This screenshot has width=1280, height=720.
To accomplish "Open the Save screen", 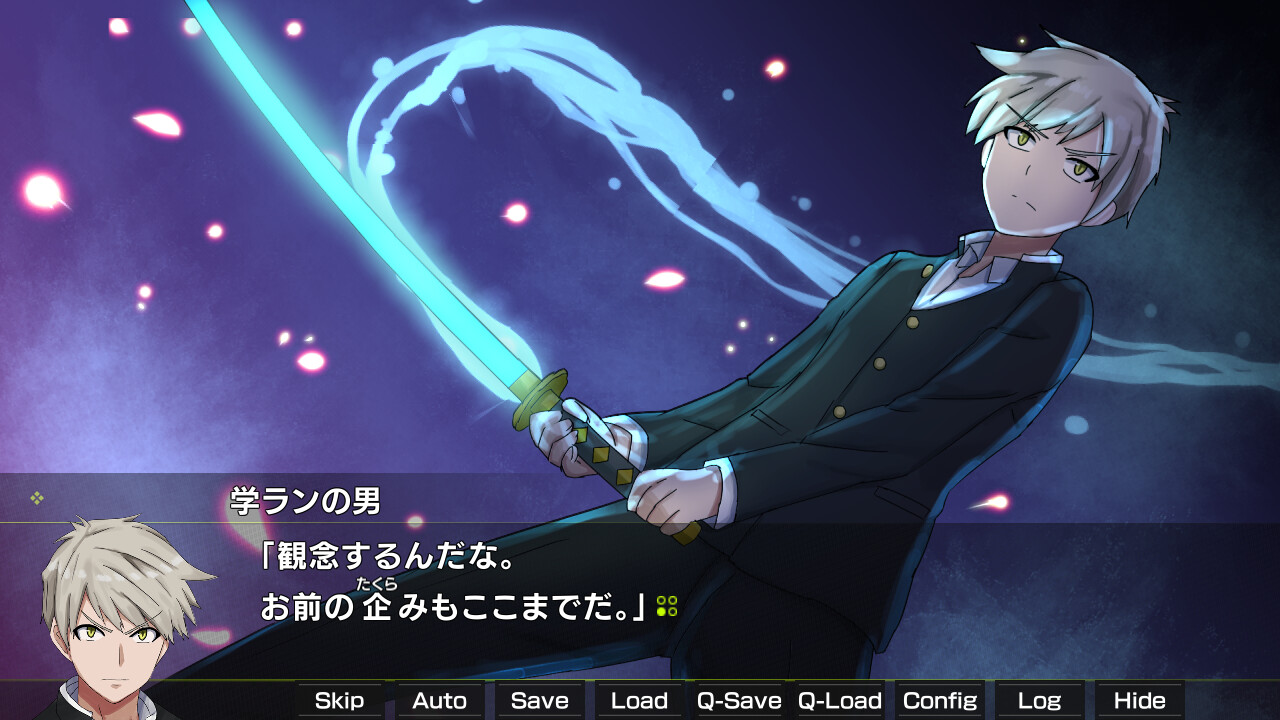I will click(x=539, y=700).
